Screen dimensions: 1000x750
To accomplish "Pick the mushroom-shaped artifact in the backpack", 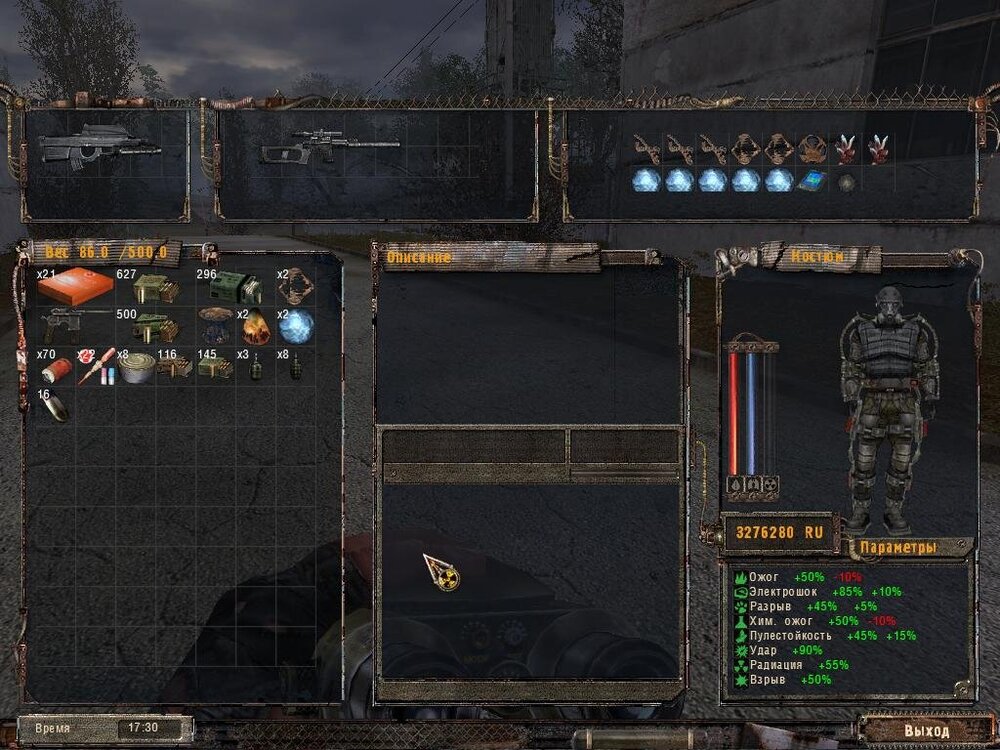I will (x=215, y=326).
